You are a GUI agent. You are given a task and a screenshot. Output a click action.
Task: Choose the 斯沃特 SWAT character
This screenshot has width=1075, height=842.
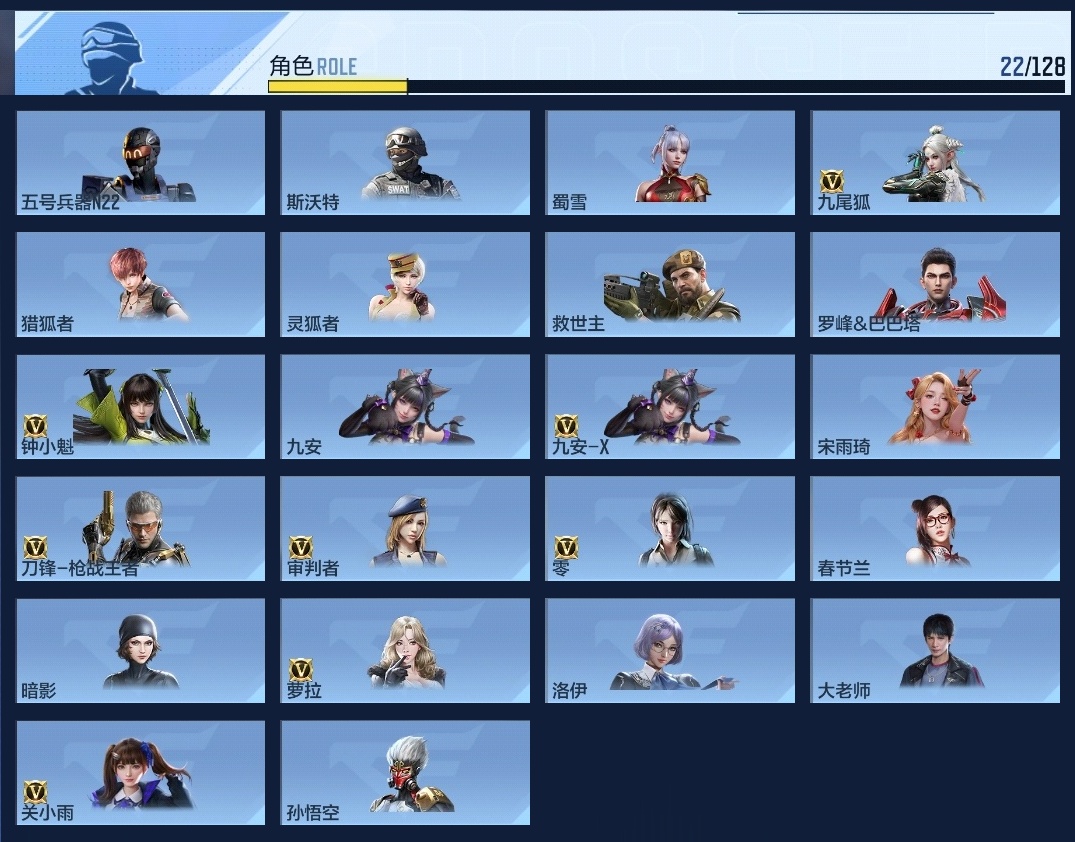click(405, 162)
